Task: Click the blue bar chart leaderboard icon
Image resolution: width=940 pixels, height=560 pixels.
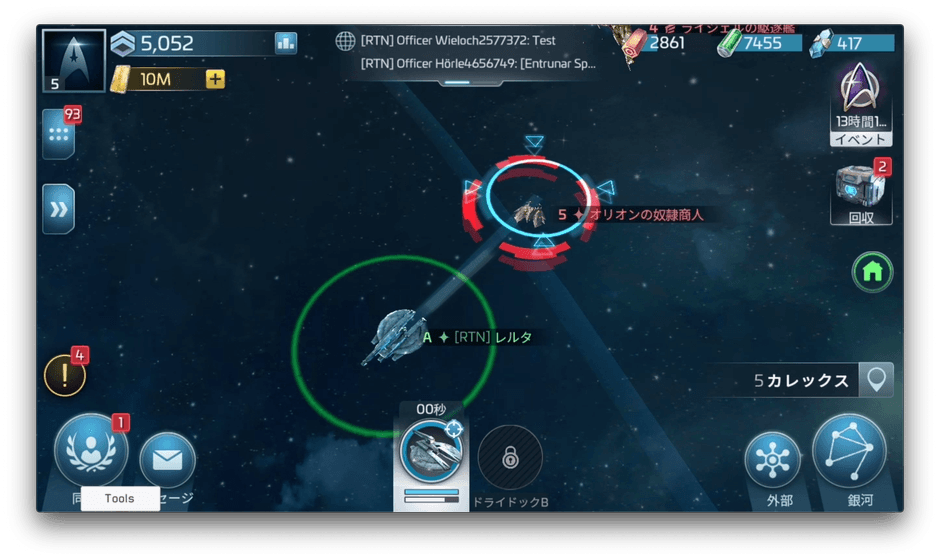Action: 286,43
